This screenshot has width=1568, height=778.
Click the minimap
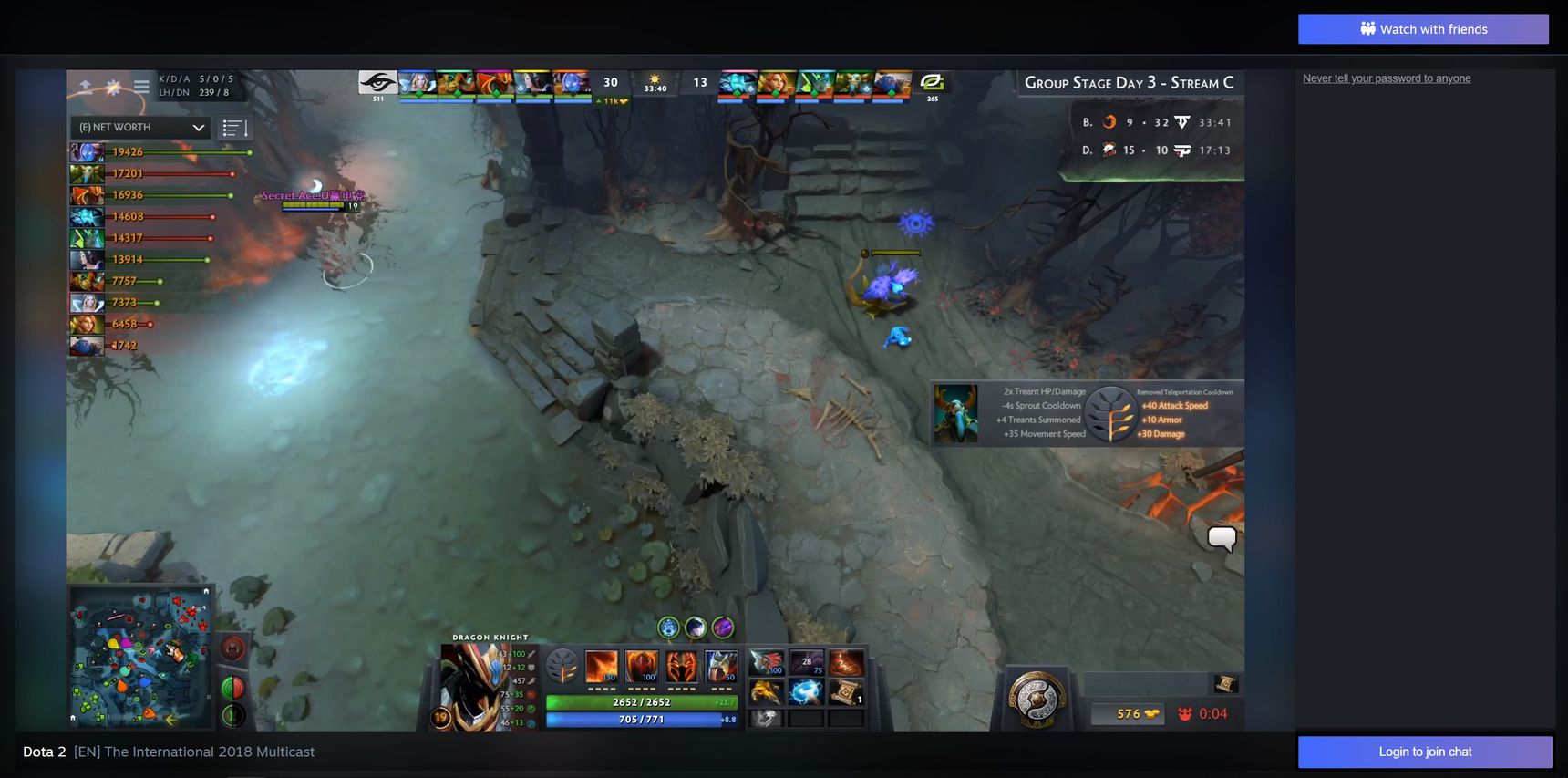coord(140,657)
